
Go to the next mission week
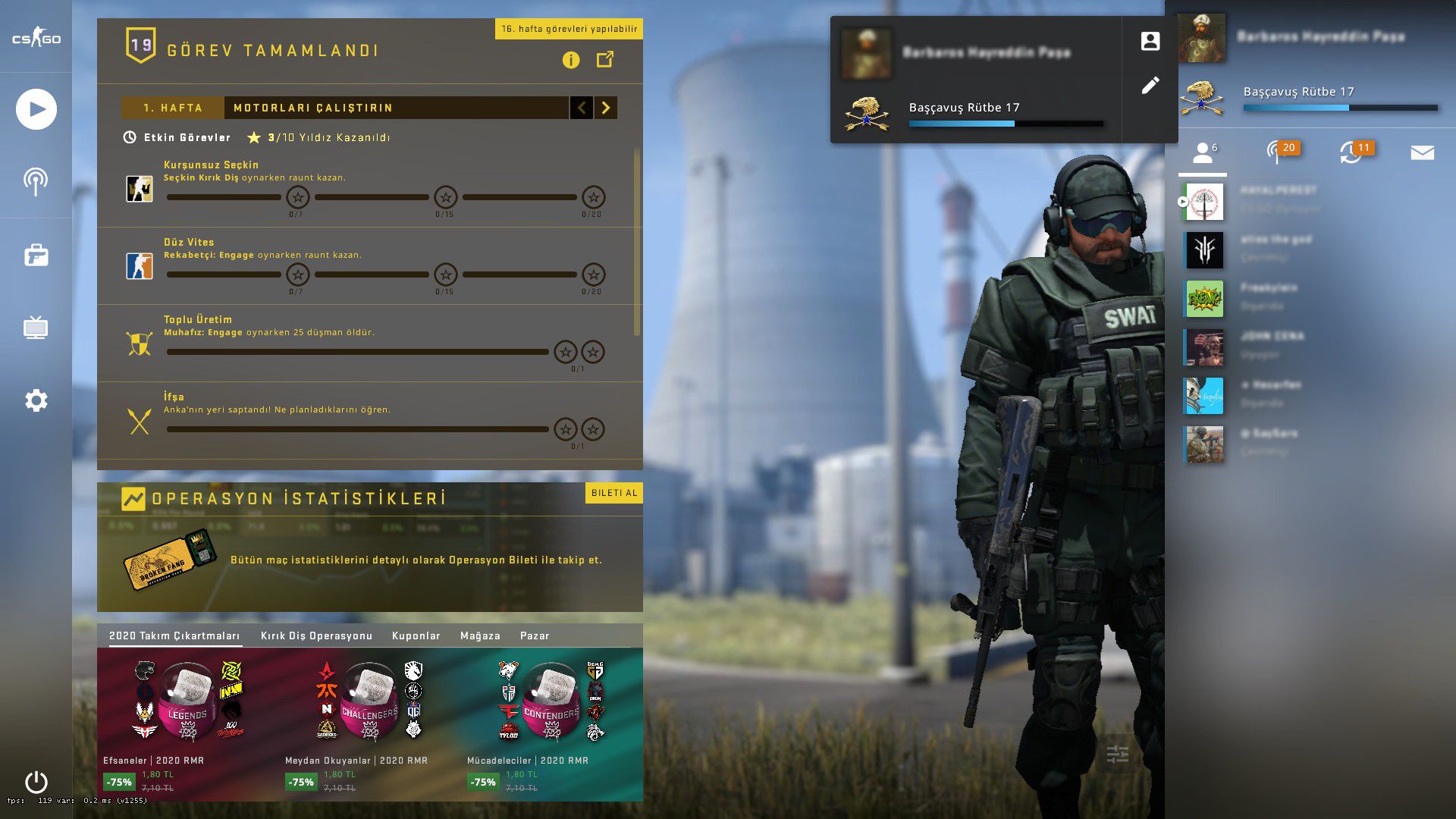605,108
